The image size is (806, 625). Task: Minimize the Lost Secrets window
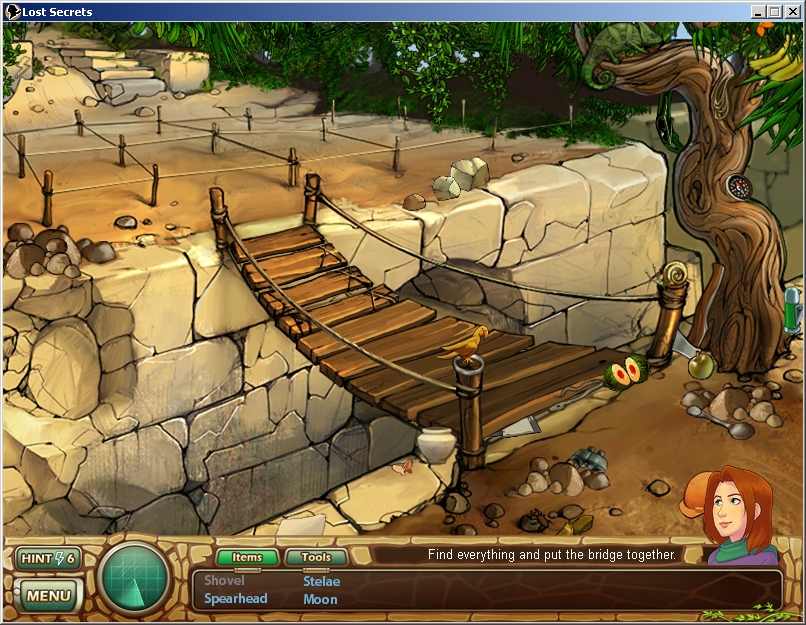click(758, 12)
